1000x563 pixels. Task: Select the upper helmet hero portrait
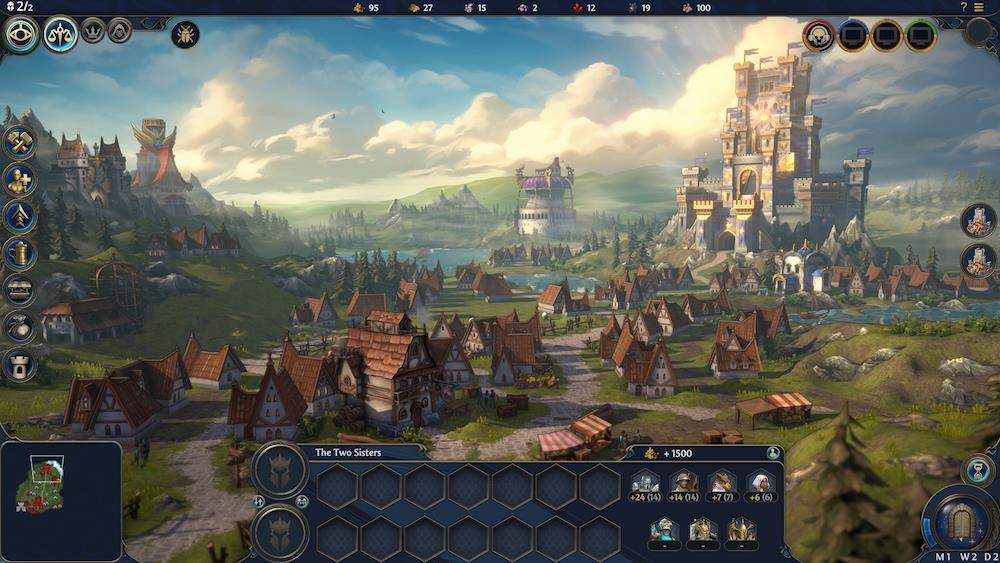click(x=279, y=468)
